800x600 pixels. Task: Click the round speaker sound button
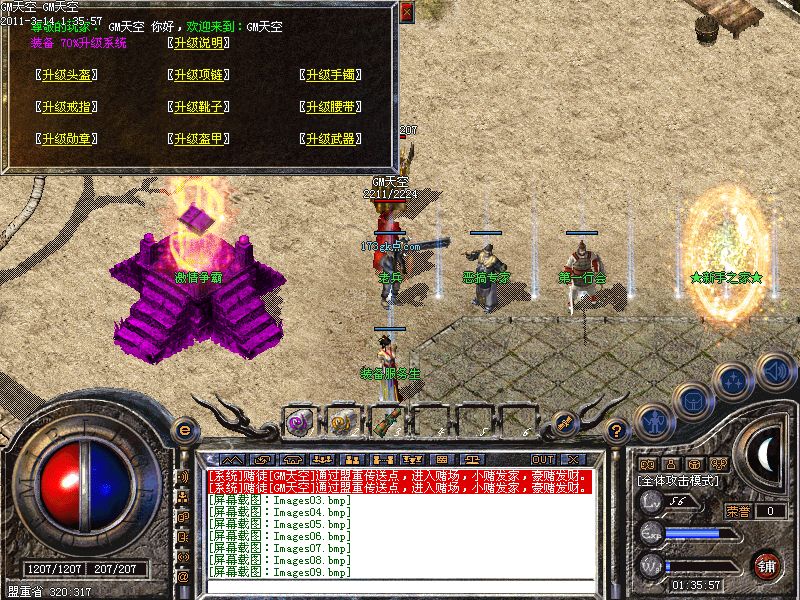click(775, 371)
